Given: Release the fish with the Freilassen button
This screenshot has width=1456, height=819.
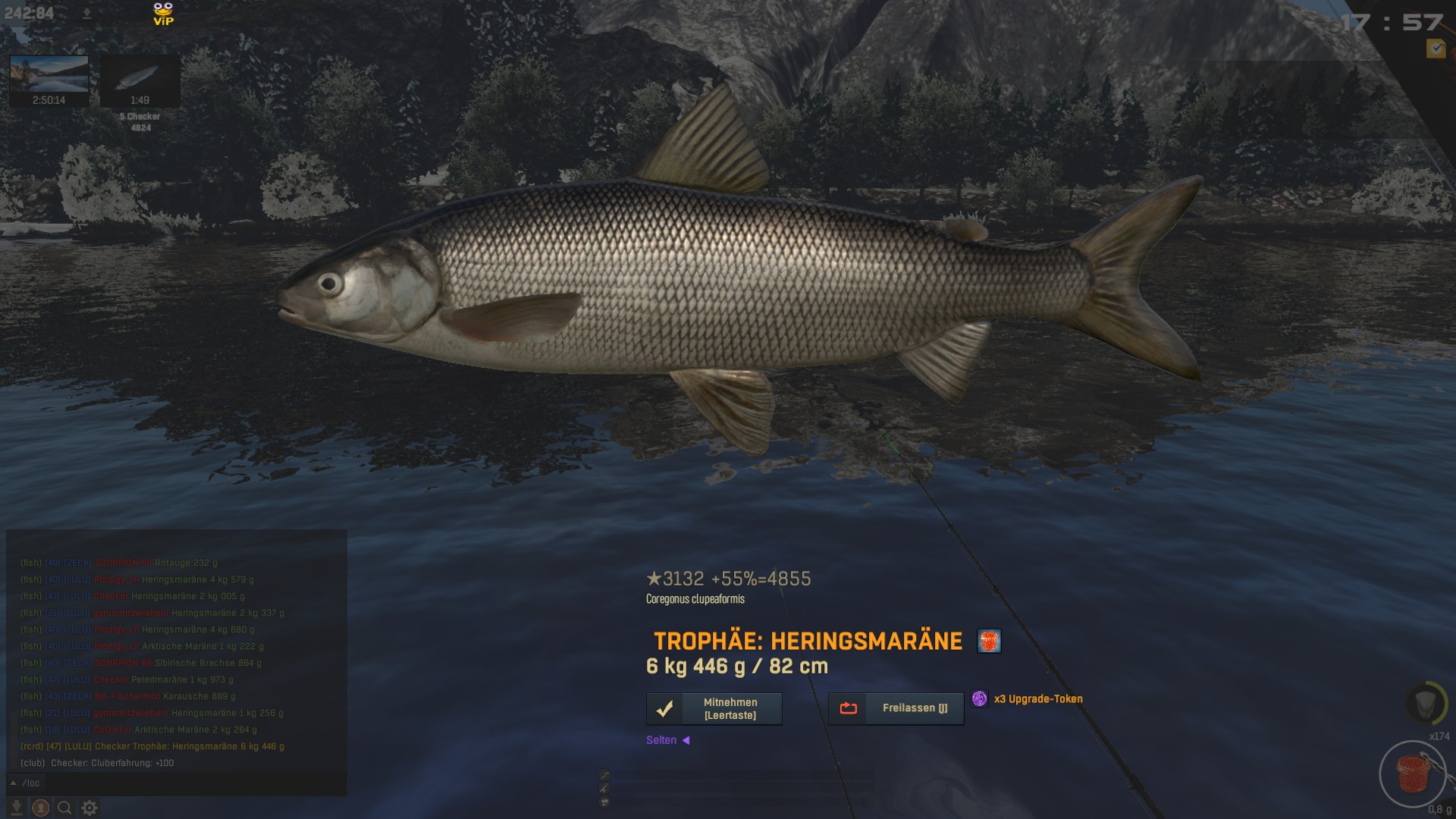Looking at the screenshot, I should coord(896,708).
